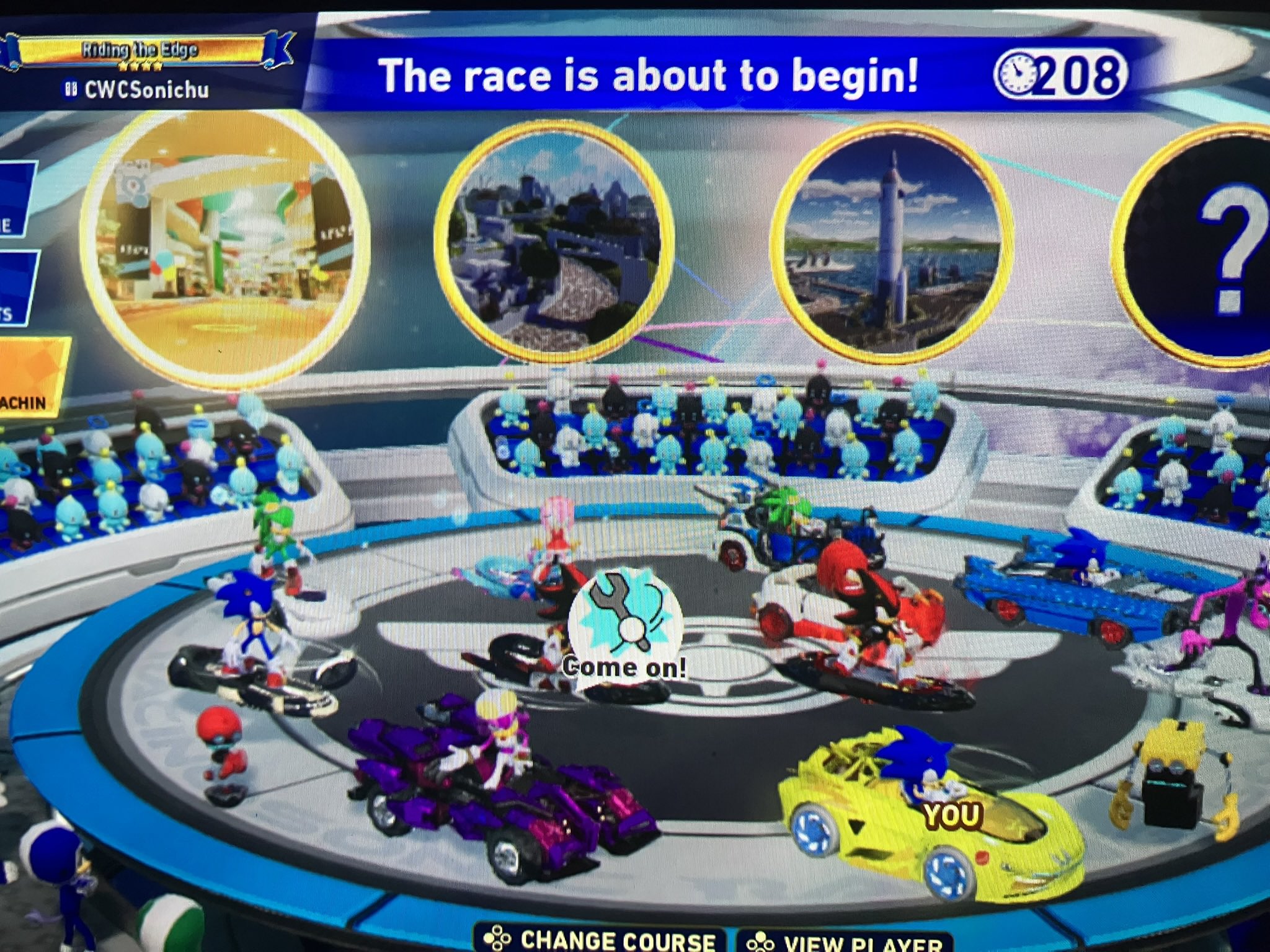Open the CWCSonichu player name tag
This screenshot has width=1270, height=952.
(138, 90)
